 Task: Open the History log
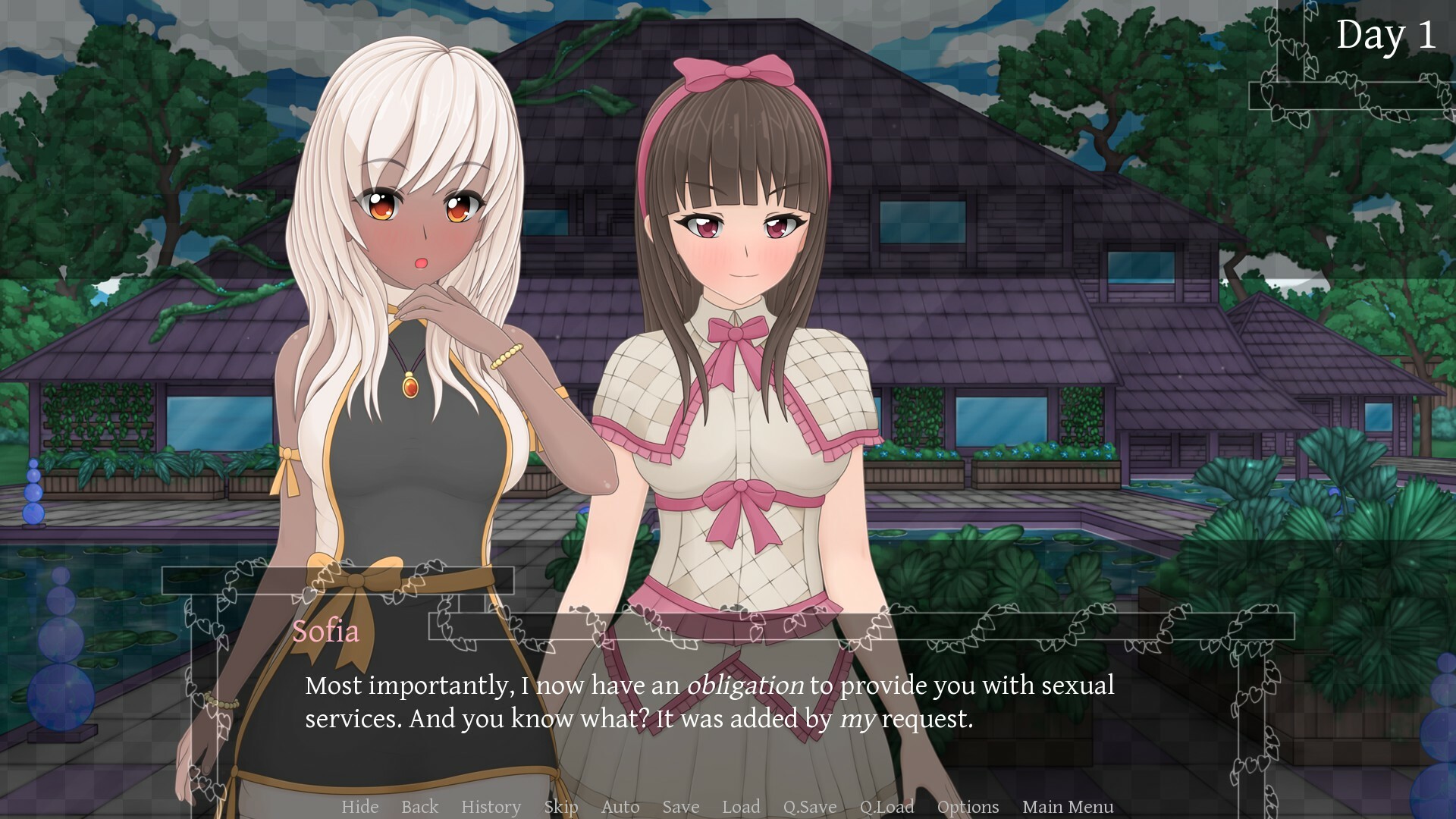(491, 807)
